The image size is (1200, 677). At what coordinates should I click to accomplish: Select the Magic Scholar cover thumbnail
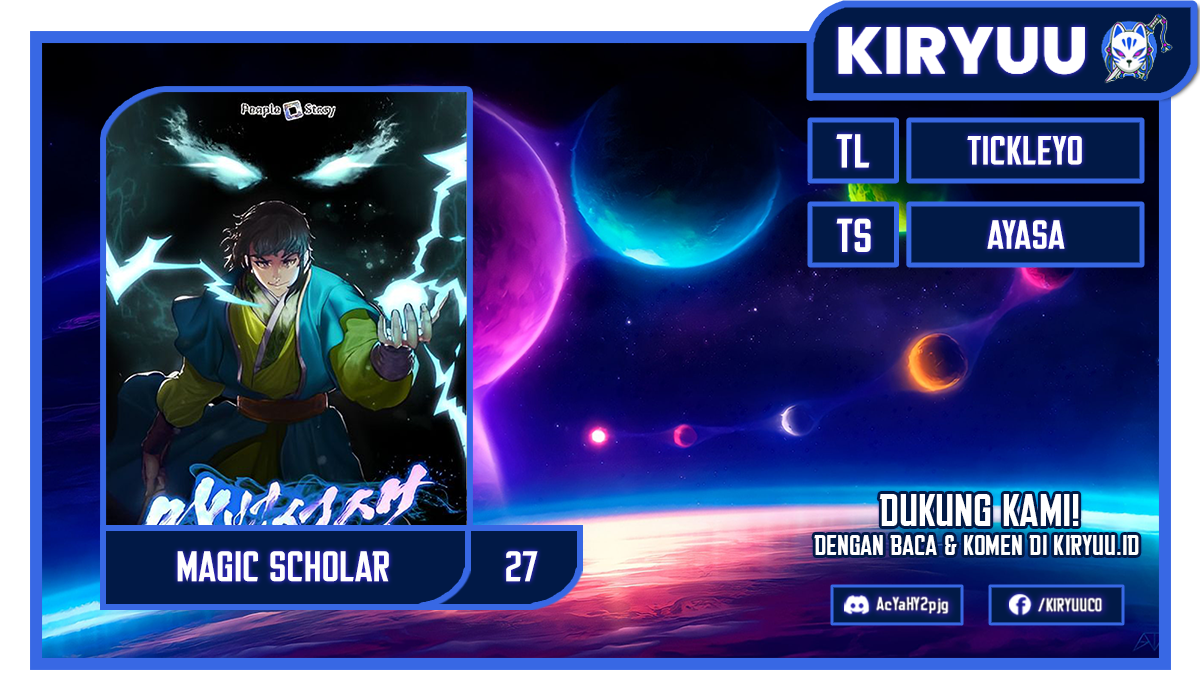286,305
